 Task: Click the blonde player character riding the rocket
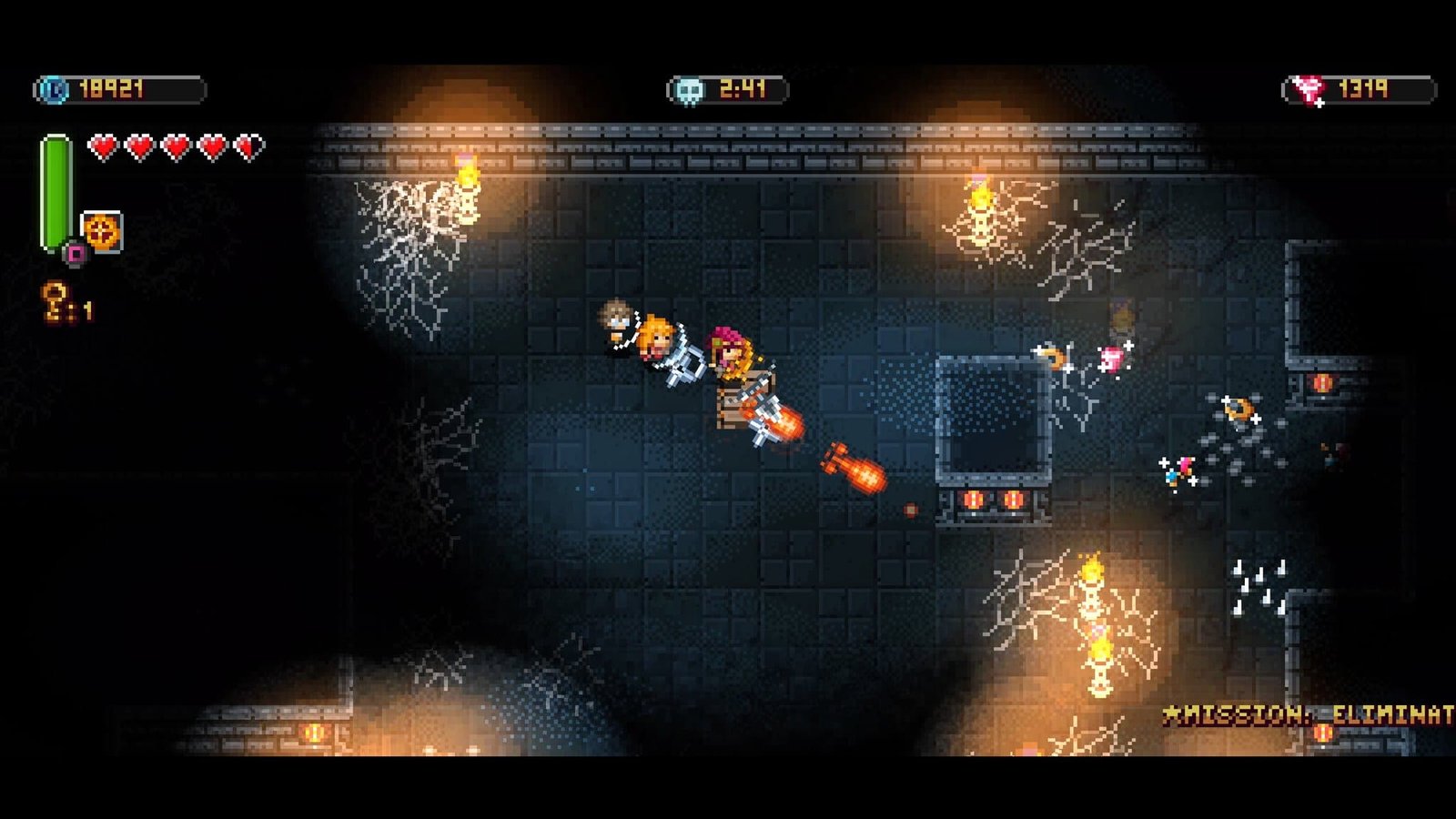(x=657, y=341)
